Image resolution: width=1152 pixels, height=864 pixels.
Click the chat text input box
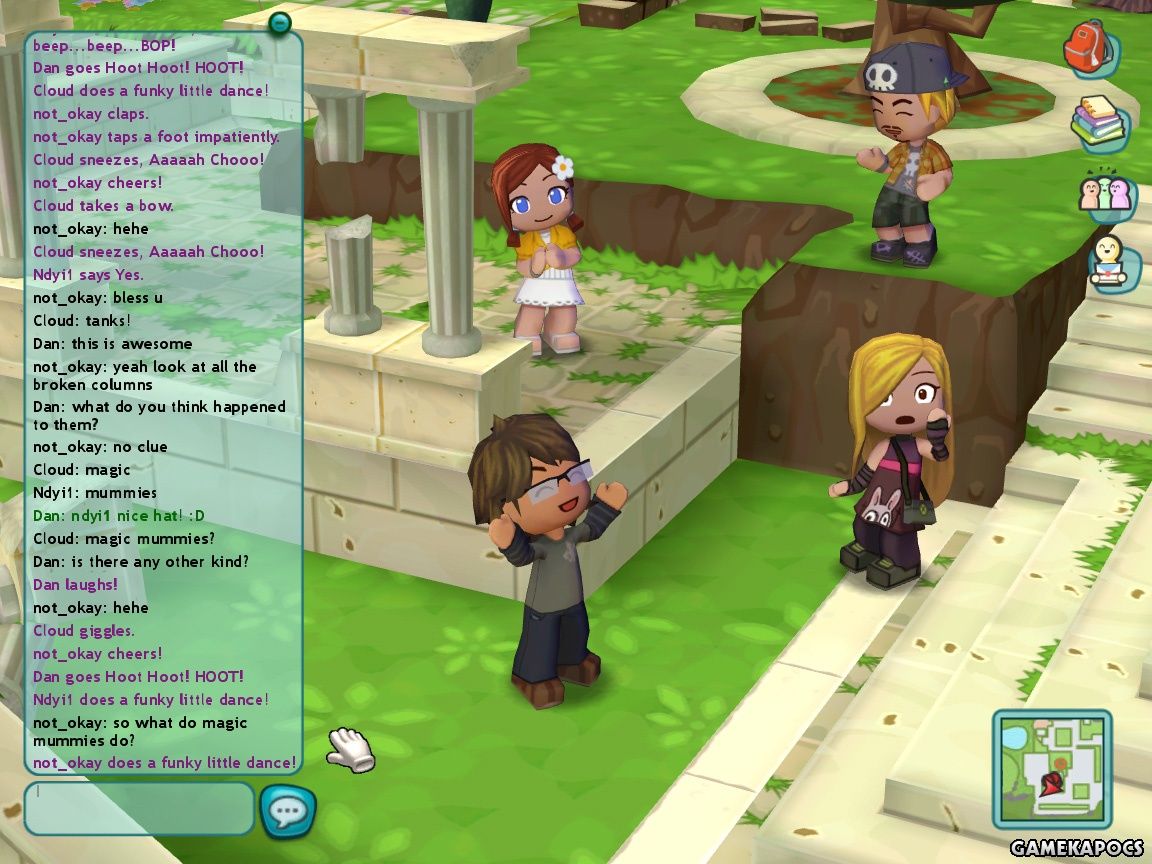tap(139, 808)
